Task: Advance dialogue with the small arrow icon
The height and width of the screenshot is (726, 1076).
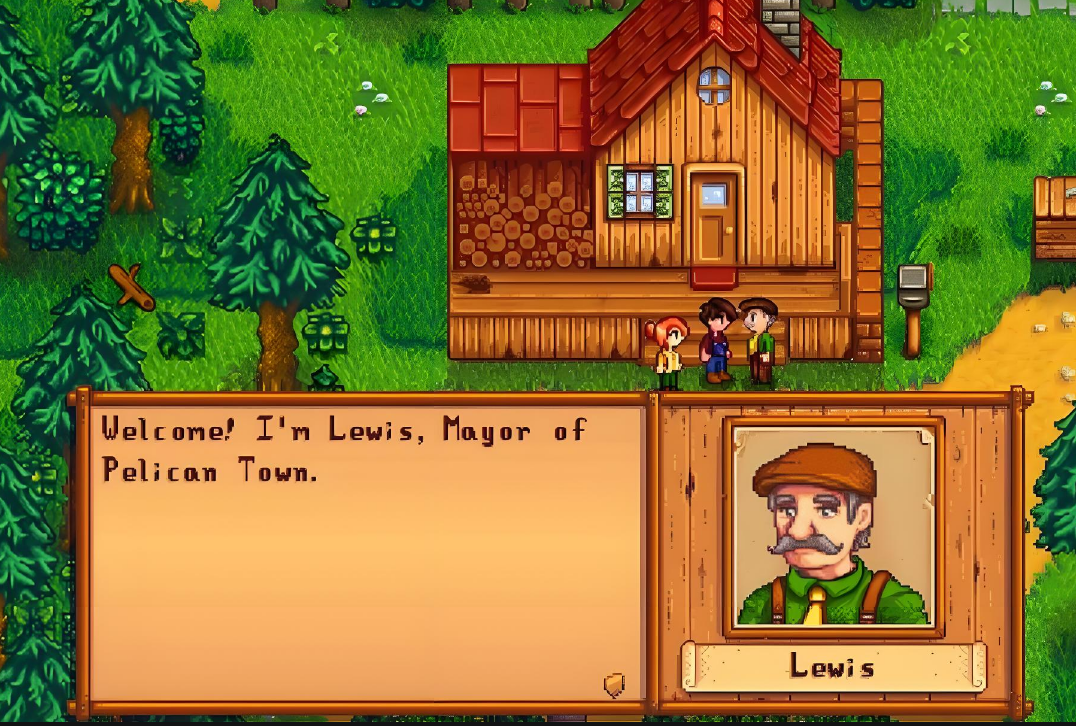Action: (614, 685)
